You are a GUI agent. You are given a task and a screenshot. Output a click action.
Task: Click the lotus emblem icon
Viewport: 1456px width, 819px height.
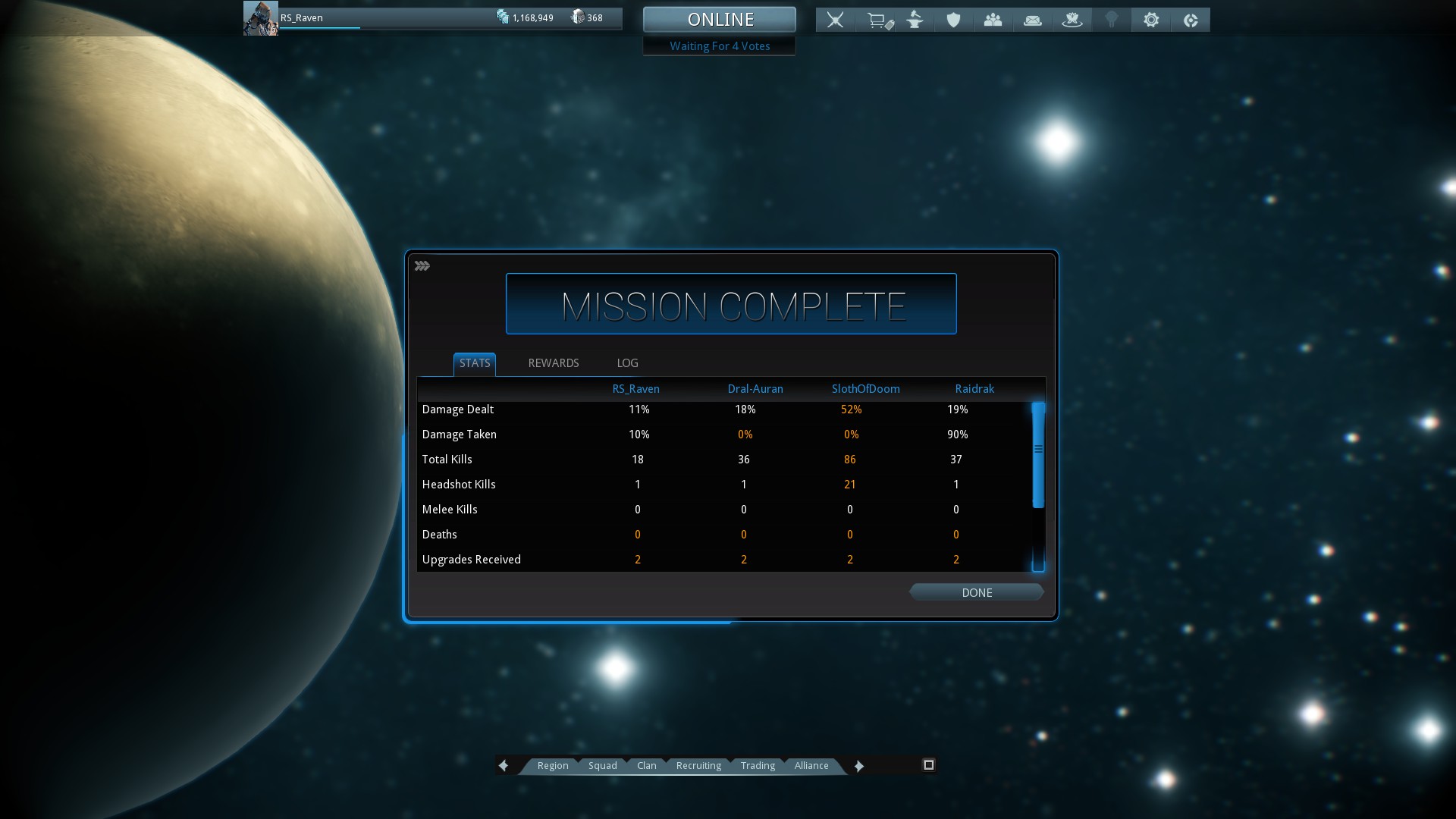click(x=1072, y=20)
